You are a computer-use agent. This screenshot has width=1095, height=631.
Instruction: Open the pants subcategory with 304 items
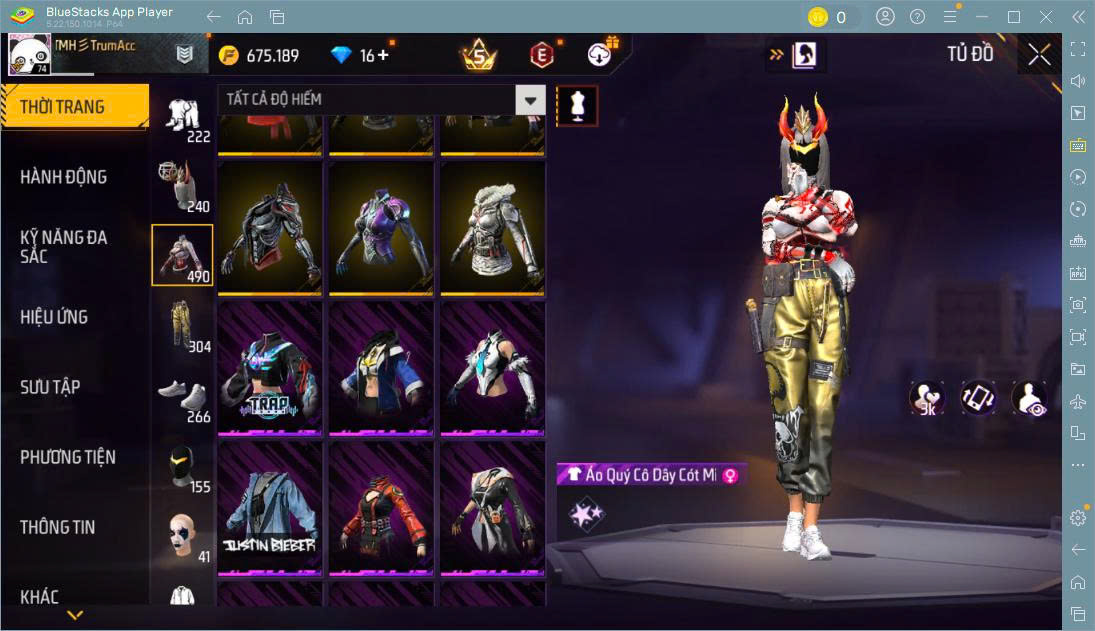pos(182,325)
